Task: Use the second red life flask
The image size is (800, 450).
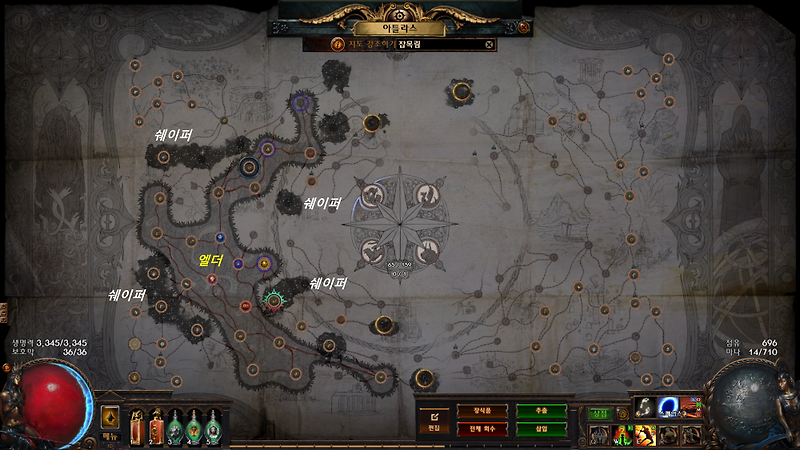Action: (x=157, y=427)
